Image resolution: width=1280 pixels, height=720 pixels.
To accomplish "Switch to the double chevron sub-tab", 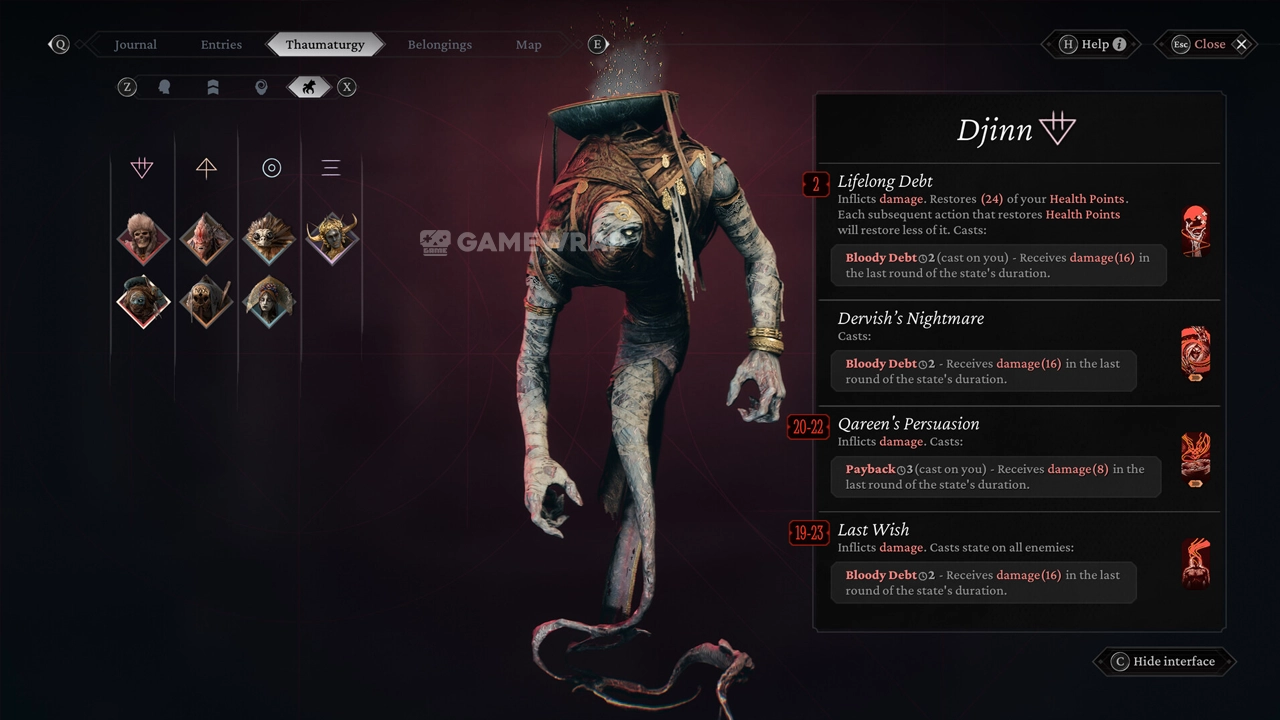I will coord(213,87).
